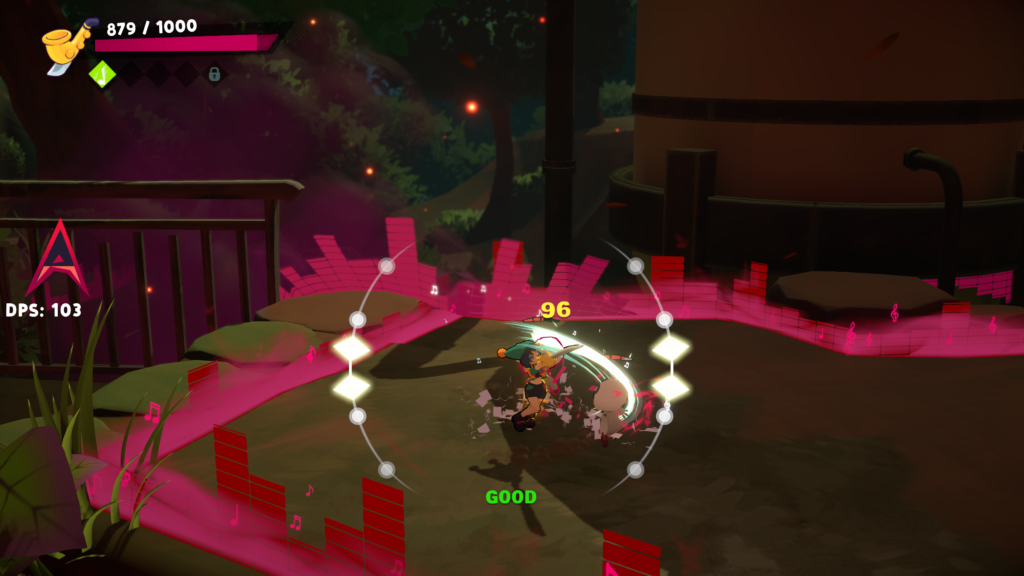The height and width of the screenshot is (576, 1024).
Task: Select the green music note diamond slot
Action: coord(101,73)
